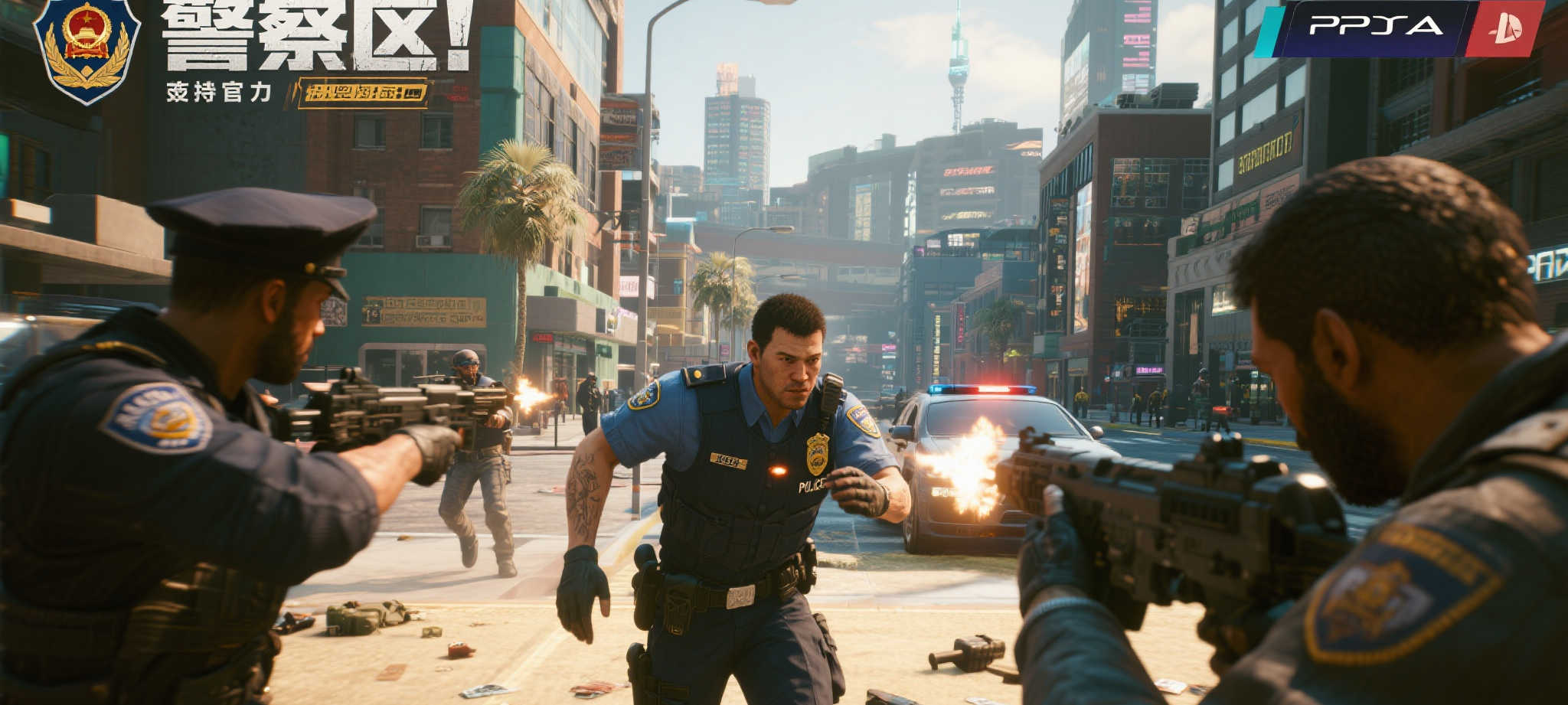1568x705 pixels.
Task: Select the red PlayStation logo badge
Action: [1504, 29]
